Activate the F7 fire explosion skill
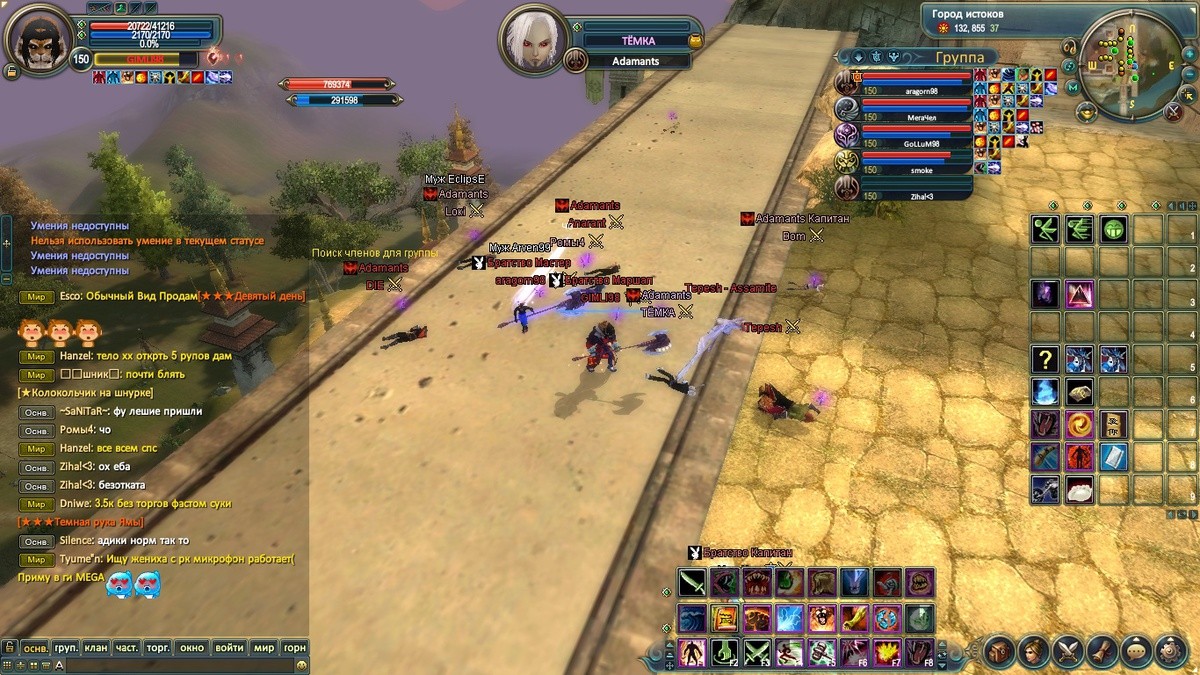Screen dimensions: 1200x675 click(886, 652)
